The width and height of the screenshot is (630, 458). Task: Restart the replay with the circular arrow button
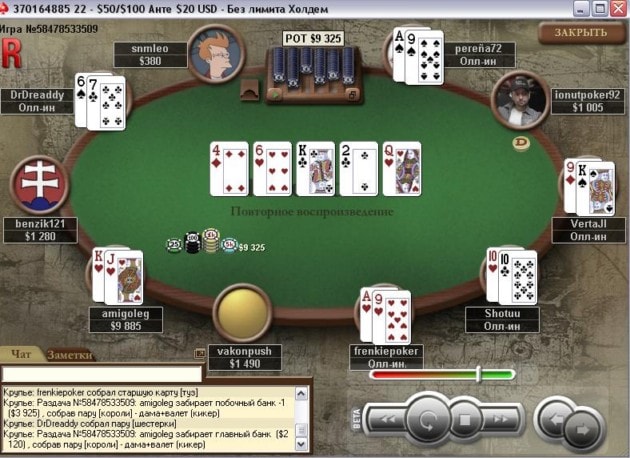(x=429, y=419)
